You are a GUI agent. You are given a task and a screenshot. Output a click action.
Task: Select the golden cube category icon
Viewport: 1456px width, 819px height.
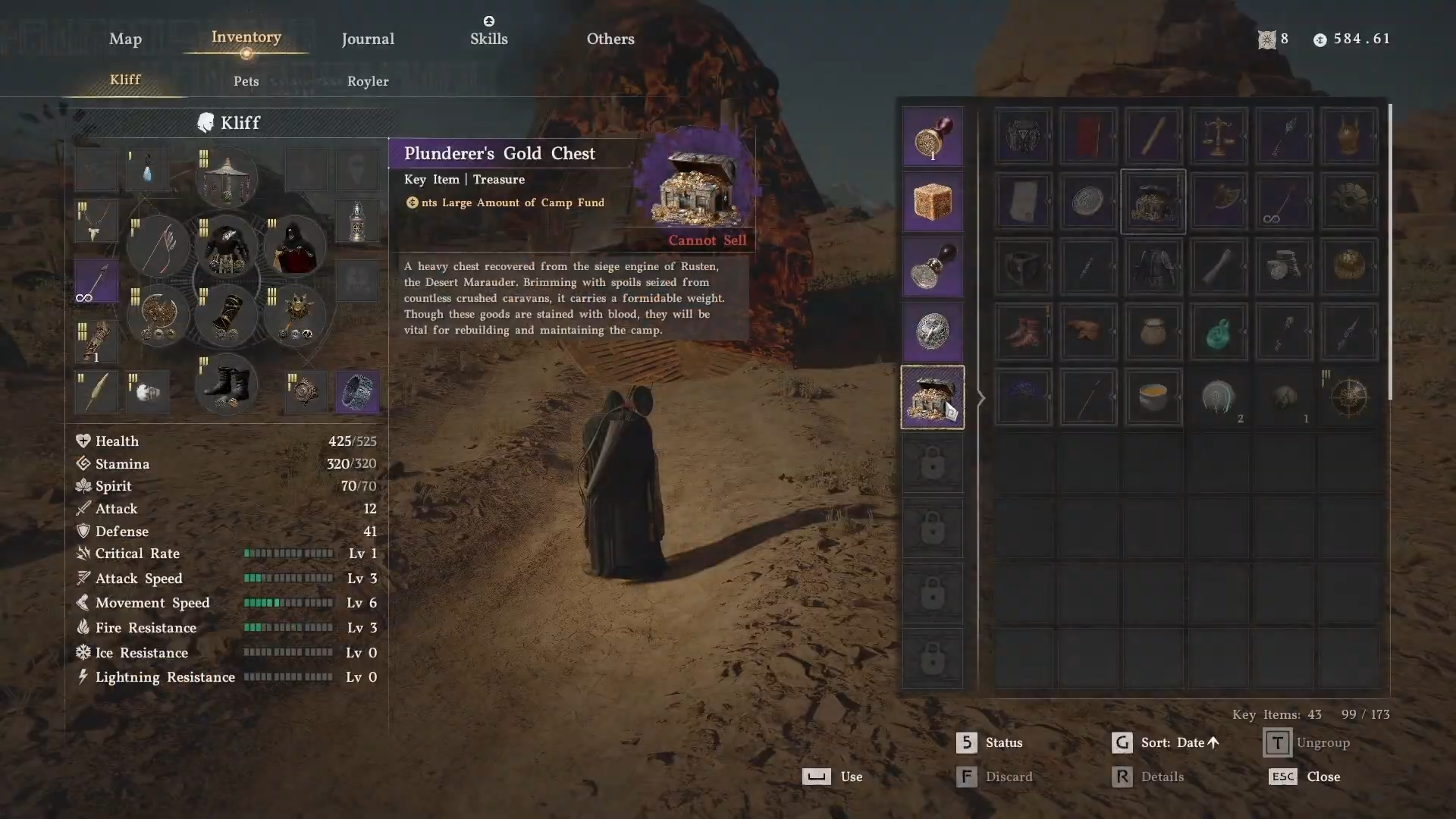coord(932,202)
